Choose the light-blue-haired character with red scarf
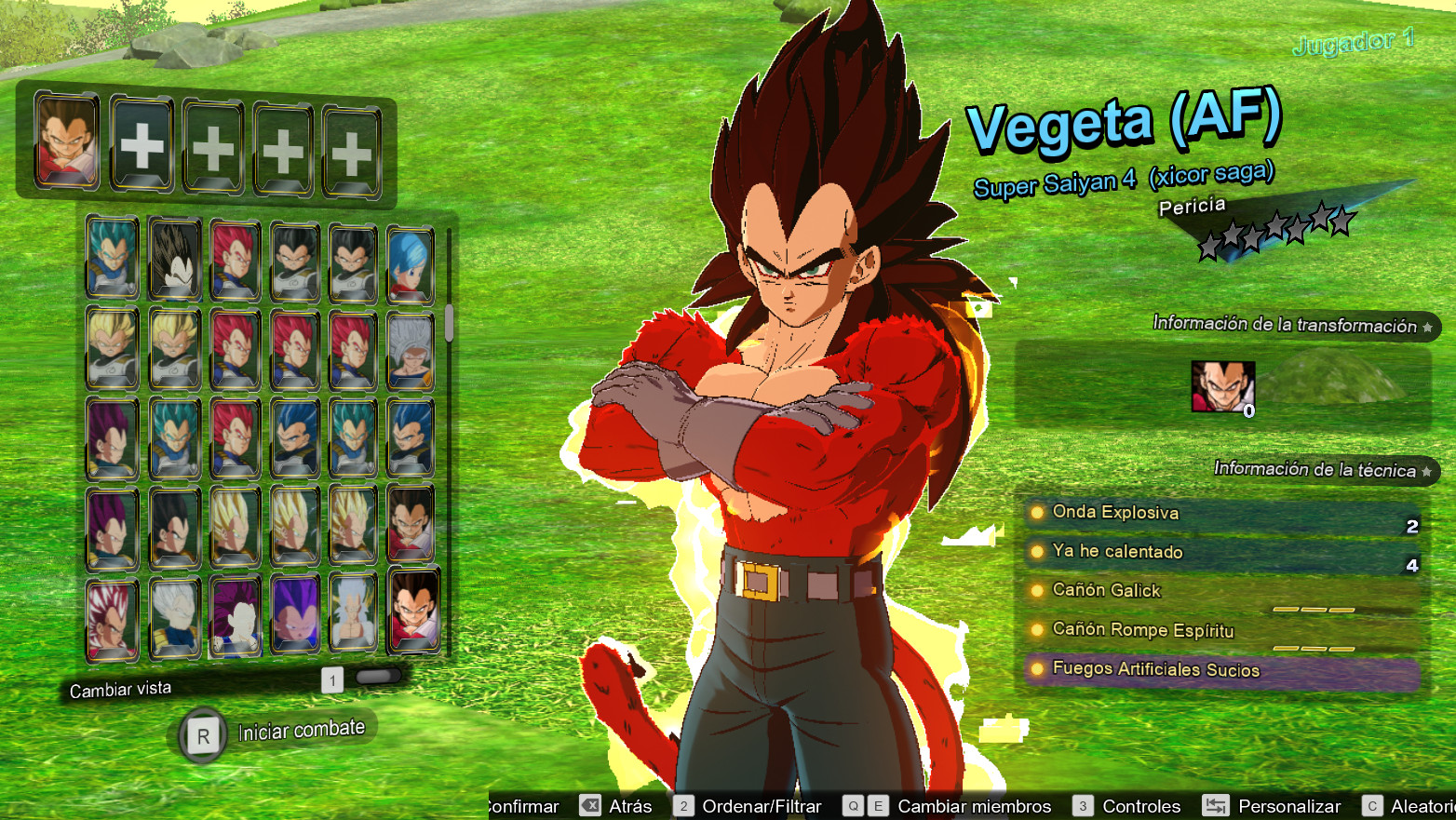 (x=410, y=263)
